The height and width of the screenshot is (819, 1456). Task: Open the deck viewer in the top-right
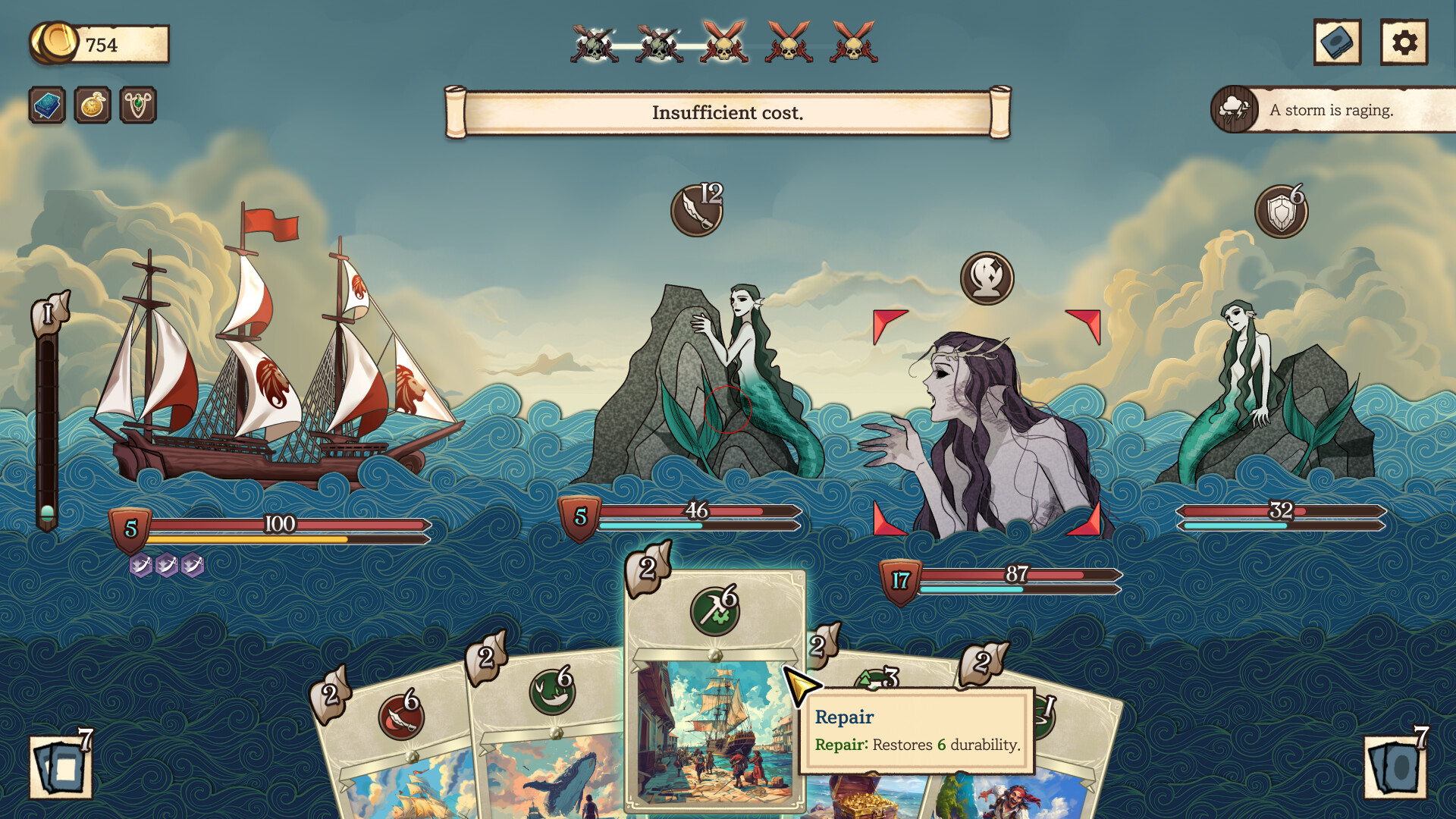tap(1336, 42)
